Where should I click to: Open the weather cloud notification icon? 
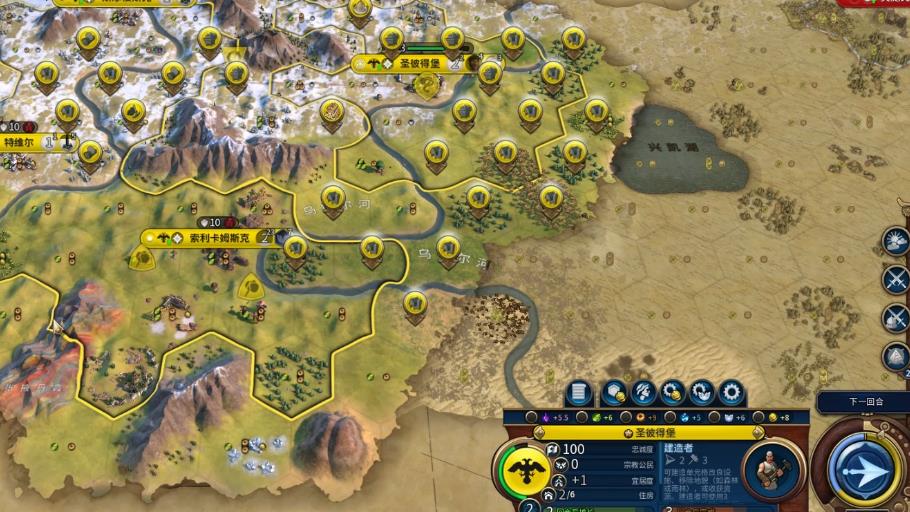[896, 239]
